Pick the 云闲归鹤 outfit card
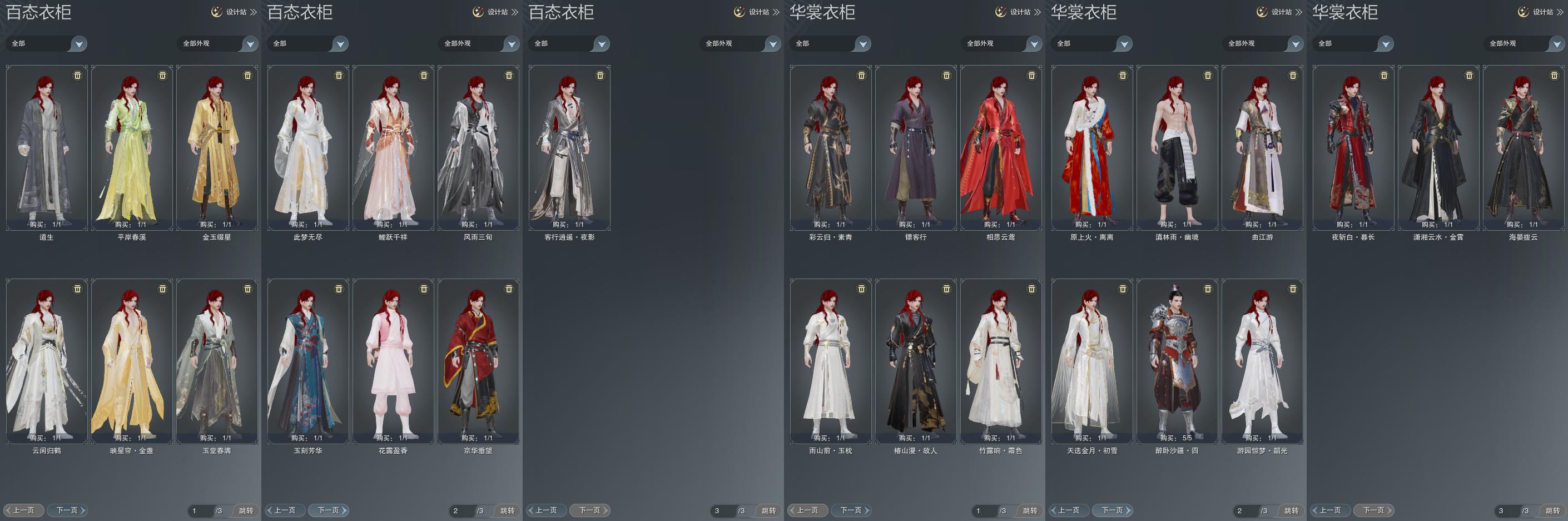The image size is (1568, 521). point(47,361)
